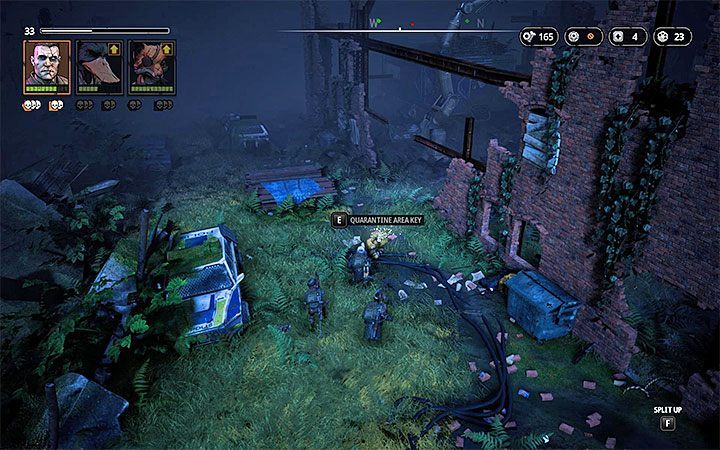The height and width of the screenshot is (450, 720).
Task: Select the duck character portrait
Action: click(96, 68)
